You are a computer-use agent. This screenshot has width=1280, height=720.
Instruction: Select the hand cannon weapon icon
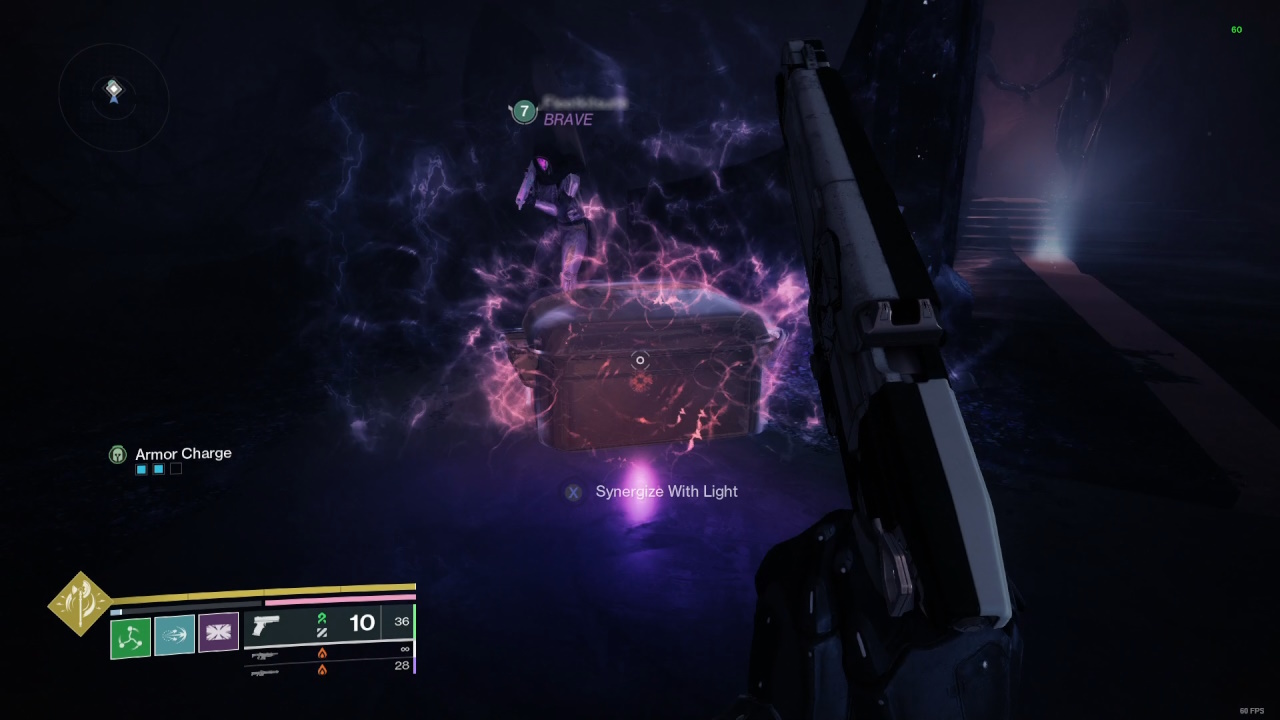pos(265,623)
